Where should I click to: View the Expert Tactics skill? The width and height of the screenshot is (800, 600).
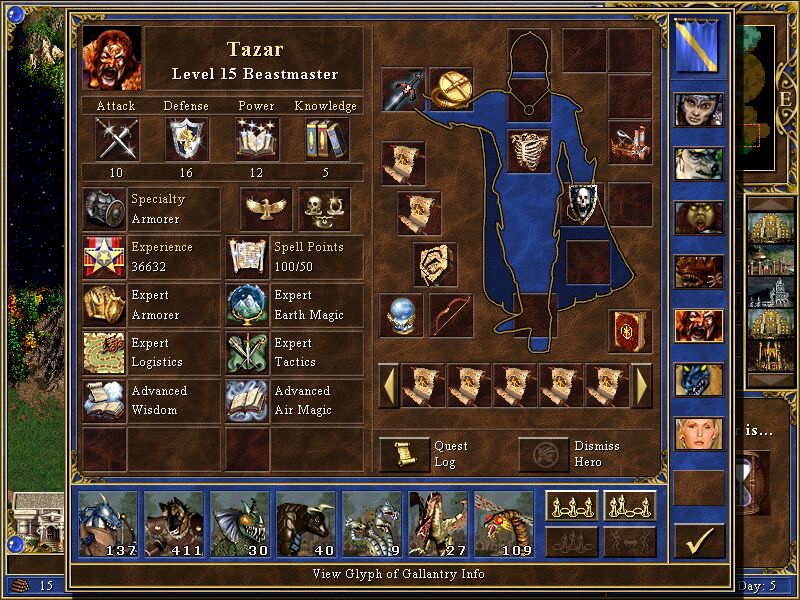[247, 353]
